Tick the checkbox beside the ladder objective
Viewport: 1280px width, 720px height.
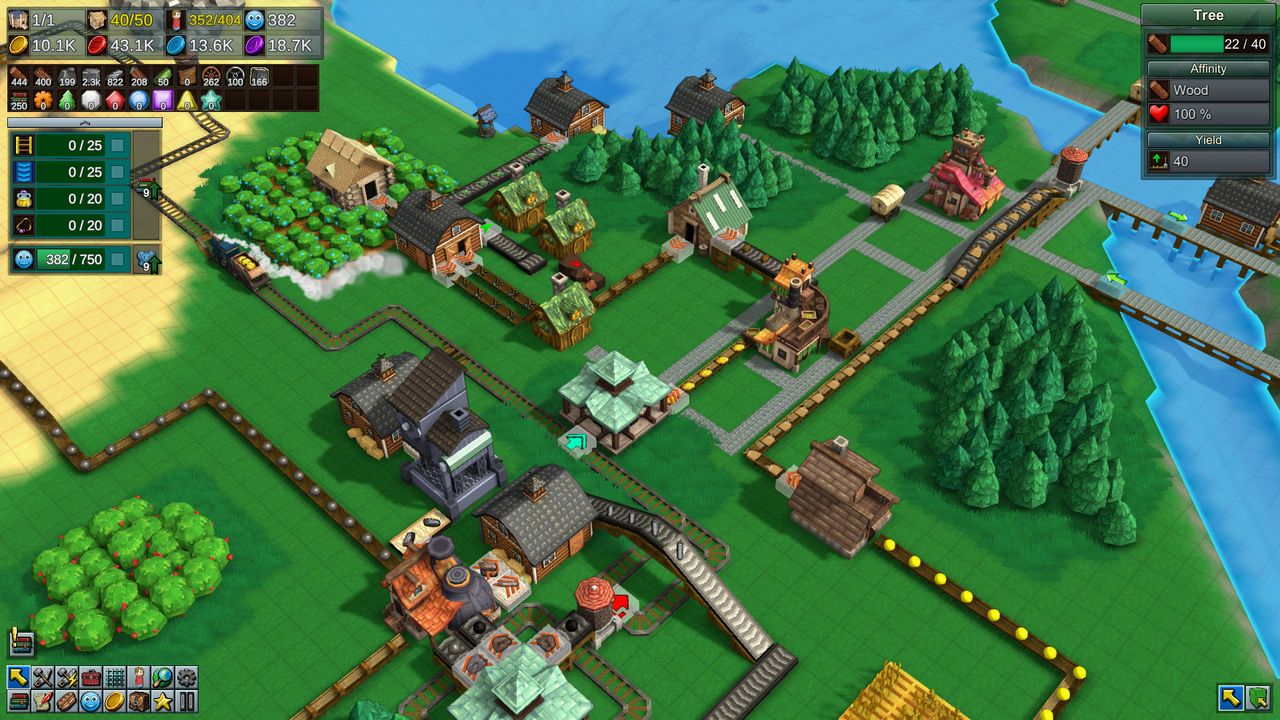coord(118,146)
